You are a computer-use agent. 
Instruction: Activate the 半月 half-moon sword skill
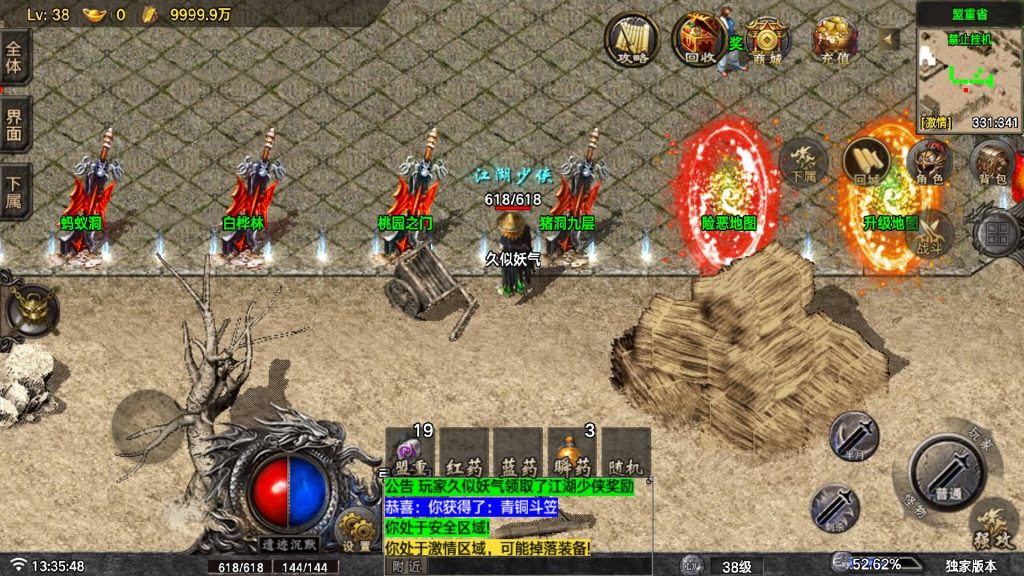click(854, 436)
